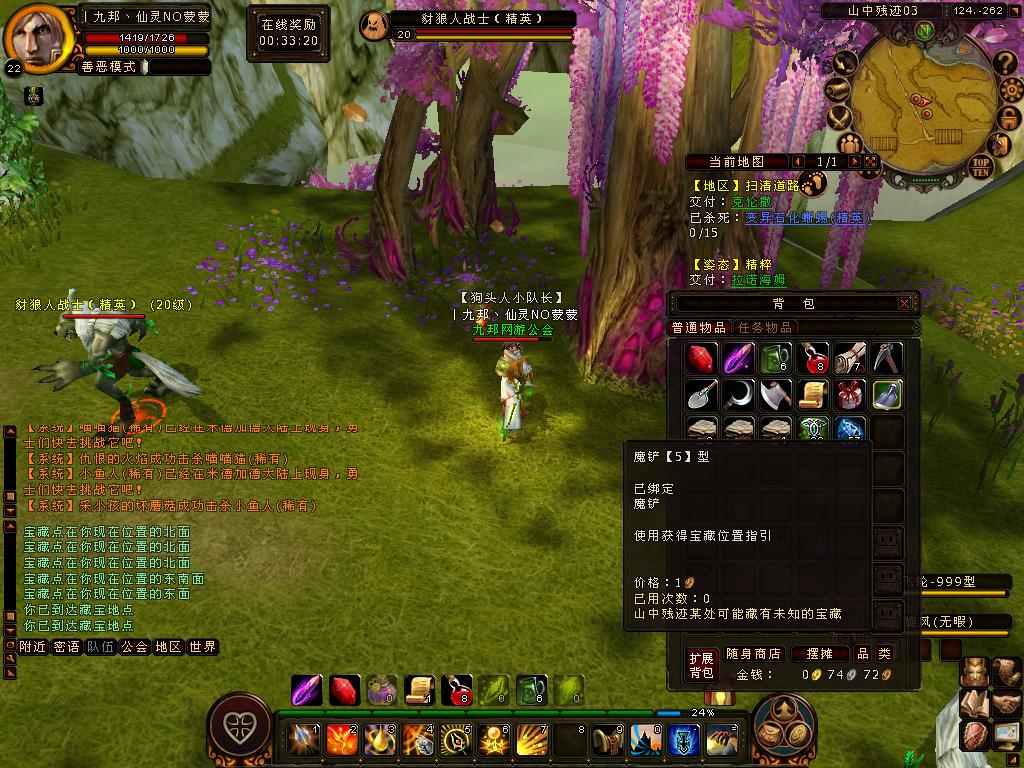Select the 公会 guild chat tab

coord(134,647)
